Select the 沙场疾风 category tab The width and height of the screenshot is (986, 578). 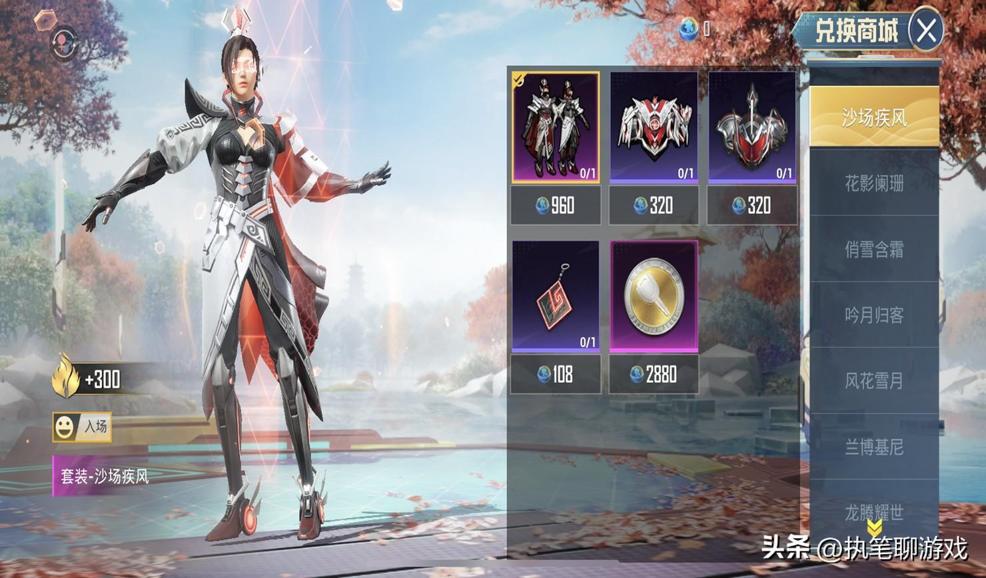pos(873,117)
